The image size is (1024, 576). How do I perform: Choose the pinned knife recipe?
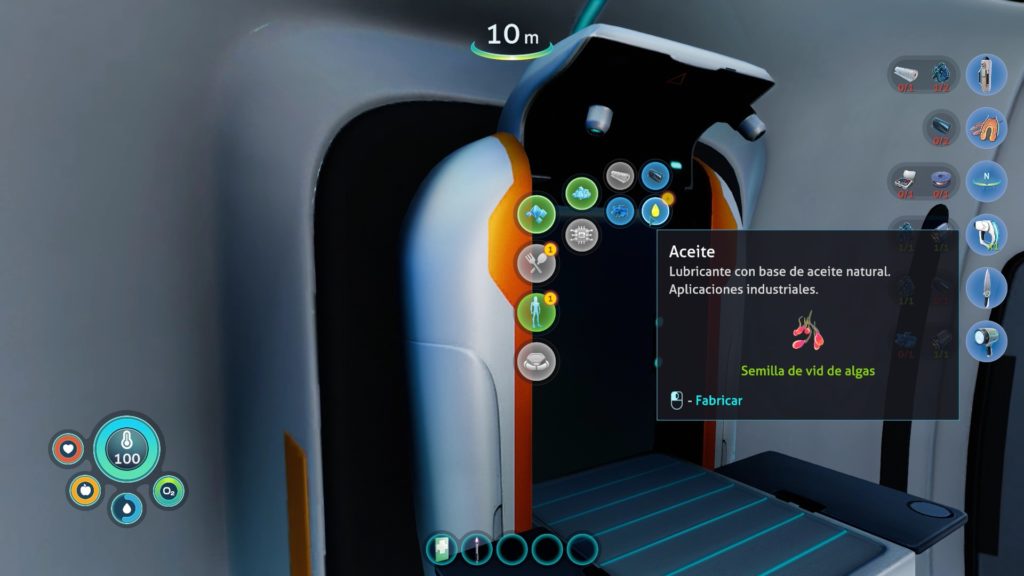point(986,287)
